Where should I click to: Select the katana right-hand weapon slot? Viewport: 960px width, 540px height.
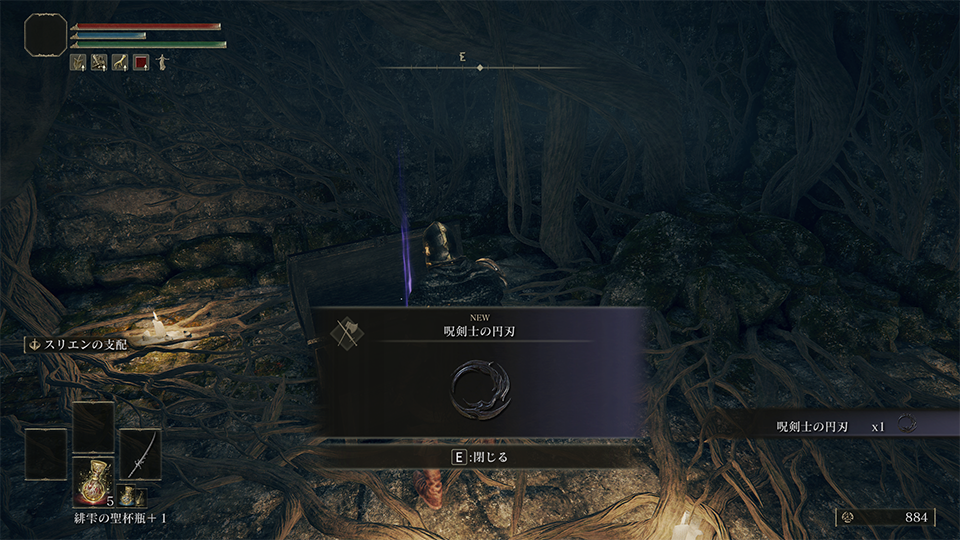pyautogui.click(x=140, y=453)
